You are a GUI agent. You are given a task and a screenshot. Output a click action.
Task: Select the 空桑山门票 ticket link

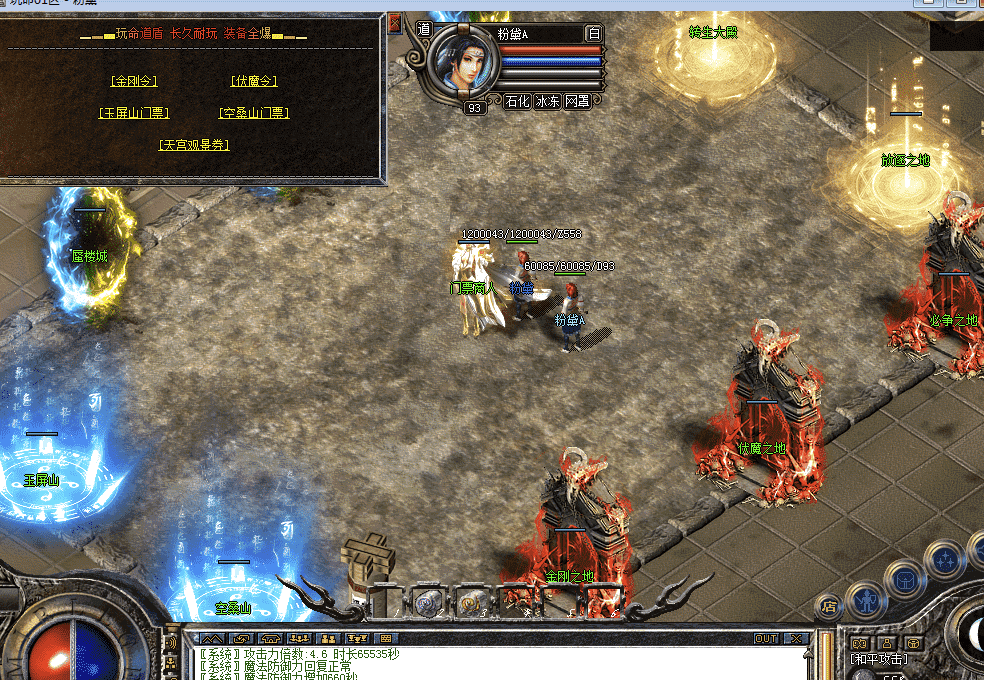tap(253, 113)
